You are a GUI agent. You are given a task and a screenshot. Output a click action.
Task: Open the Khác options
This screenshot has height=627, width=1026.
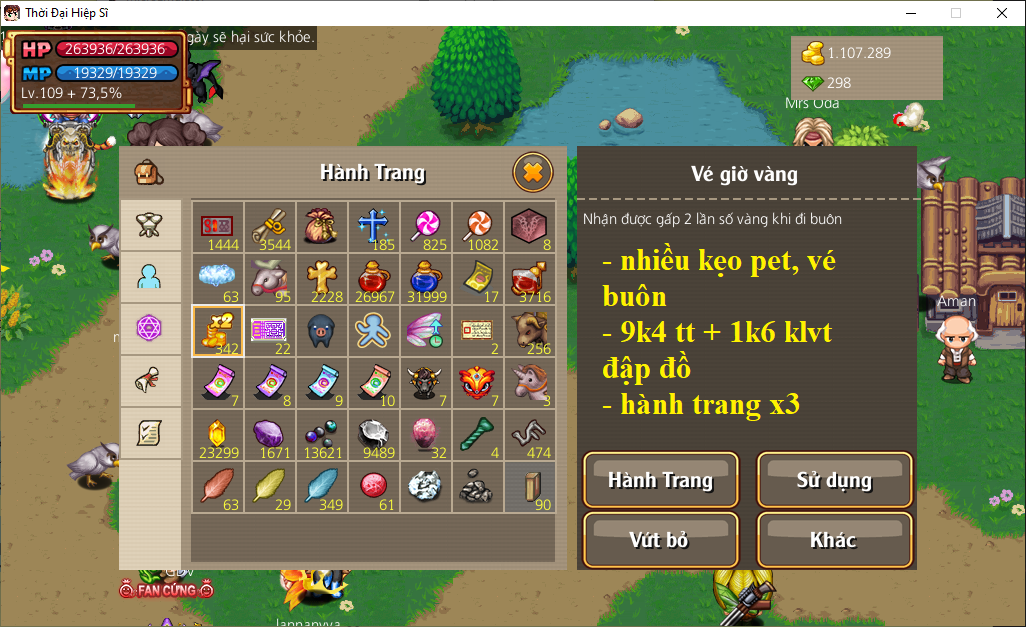[834, 540]
